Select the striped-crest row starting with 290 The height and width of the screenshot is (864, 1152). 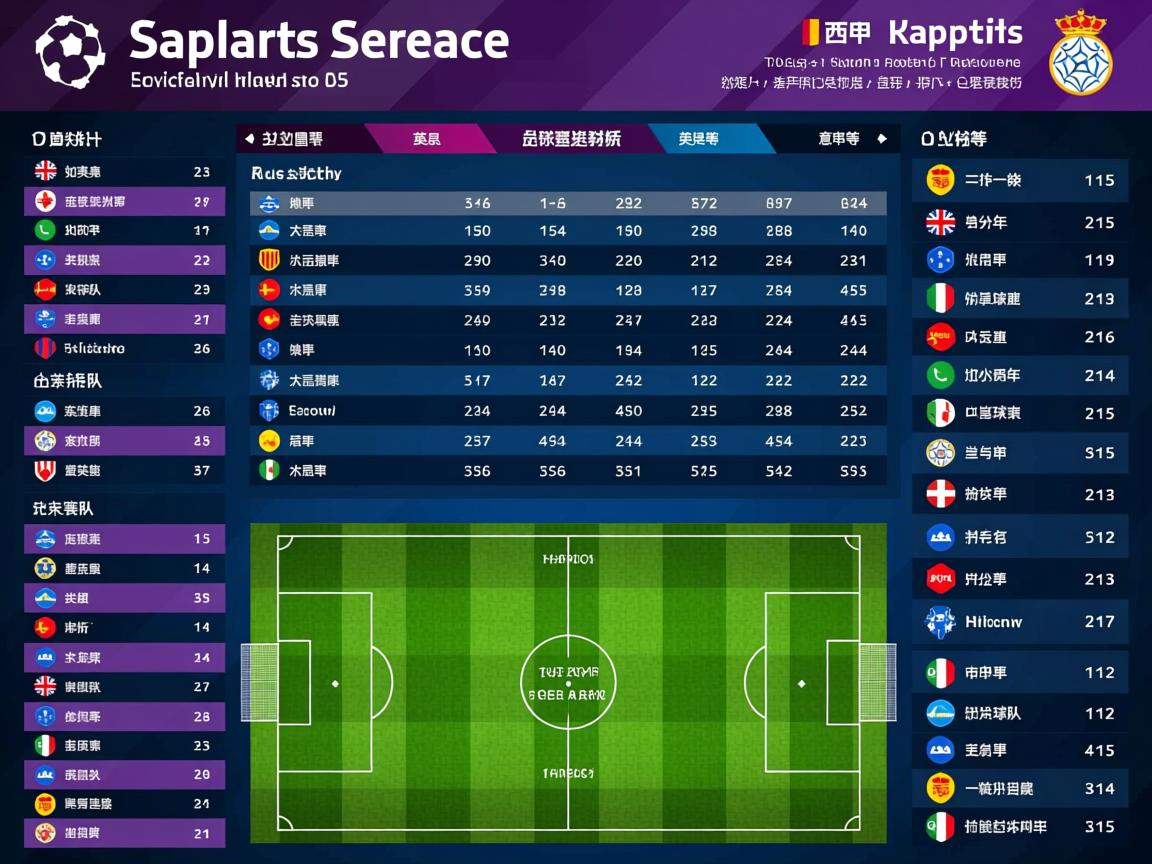click(567, 261)
